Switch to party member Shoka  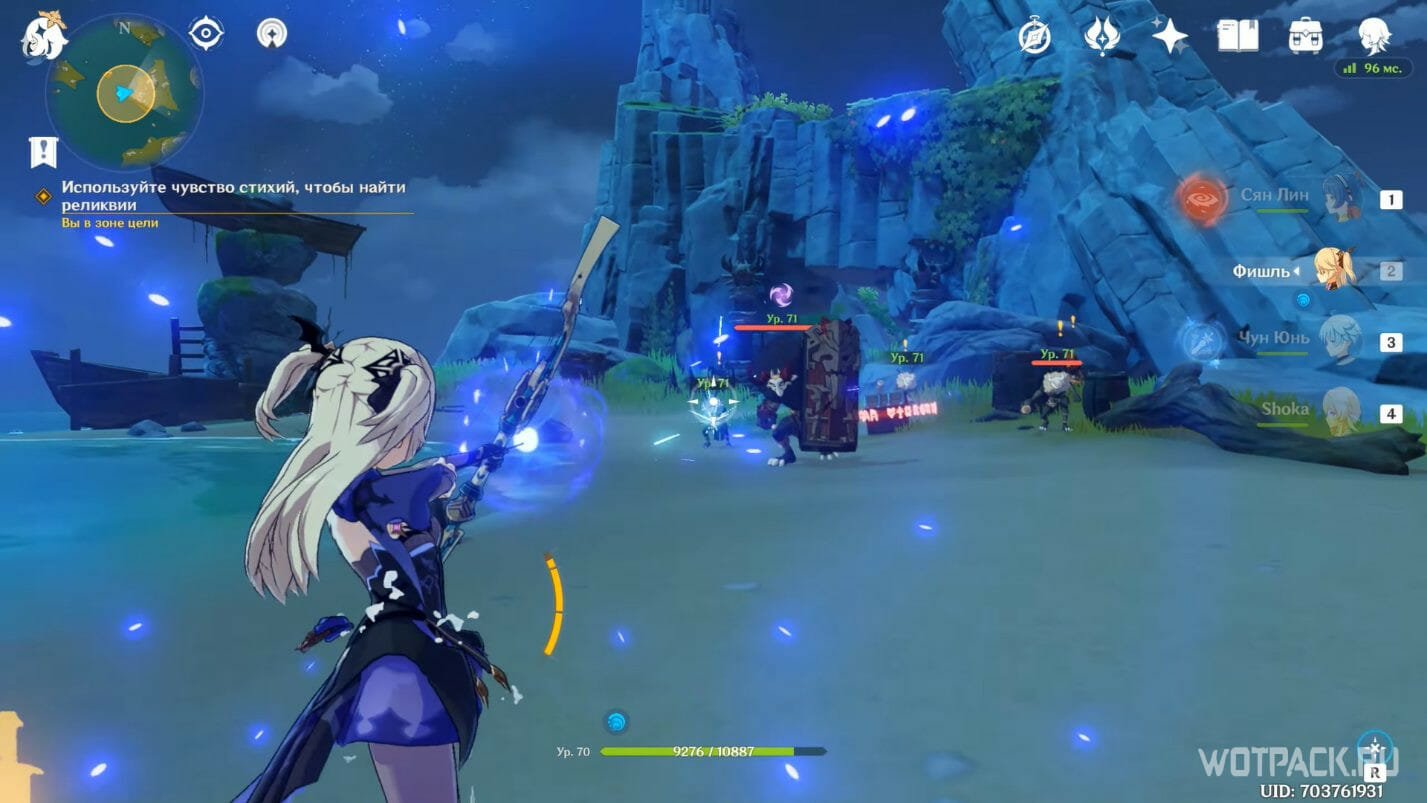(x=1338, y=411)
